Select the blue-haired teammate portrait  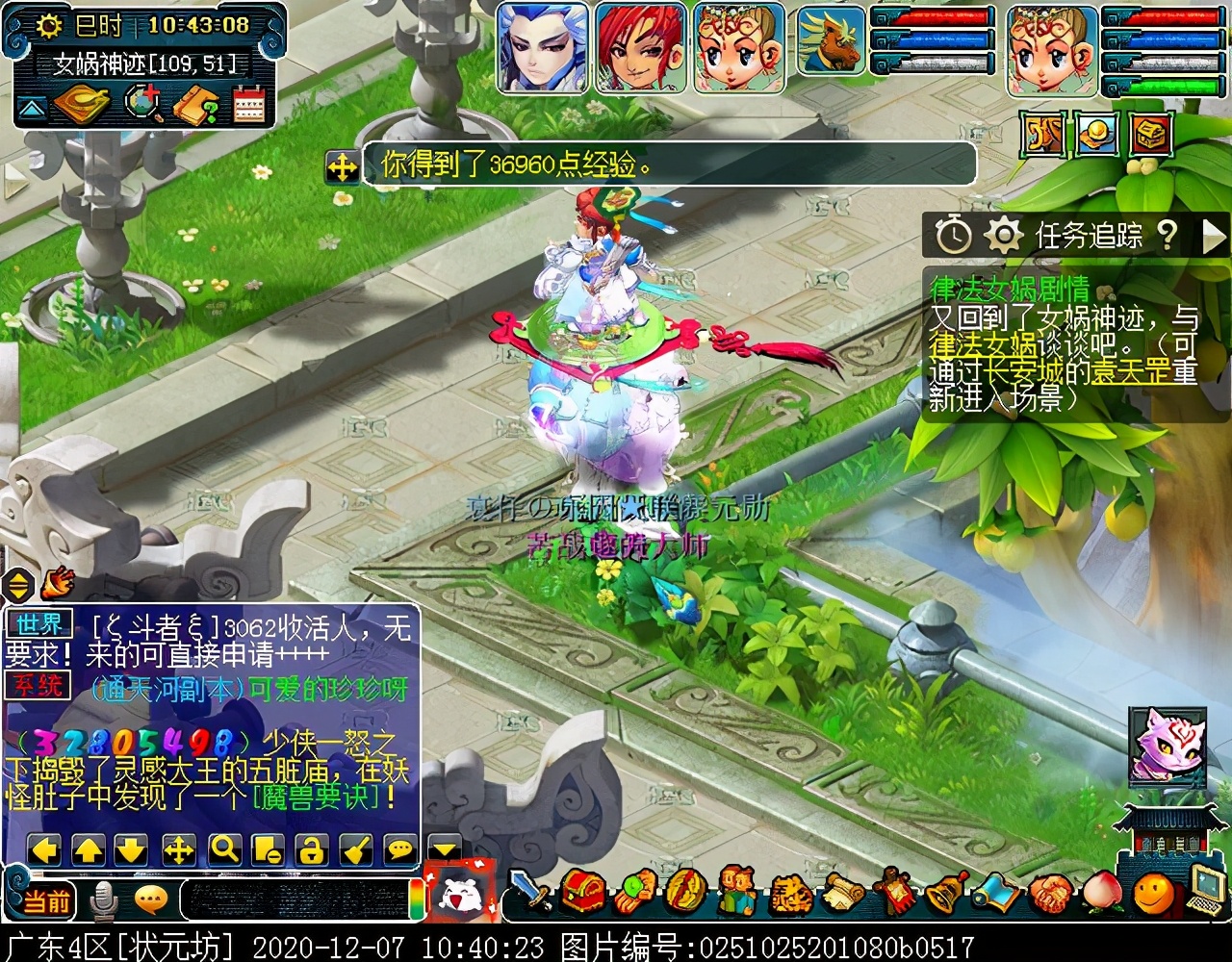[543, 47]
